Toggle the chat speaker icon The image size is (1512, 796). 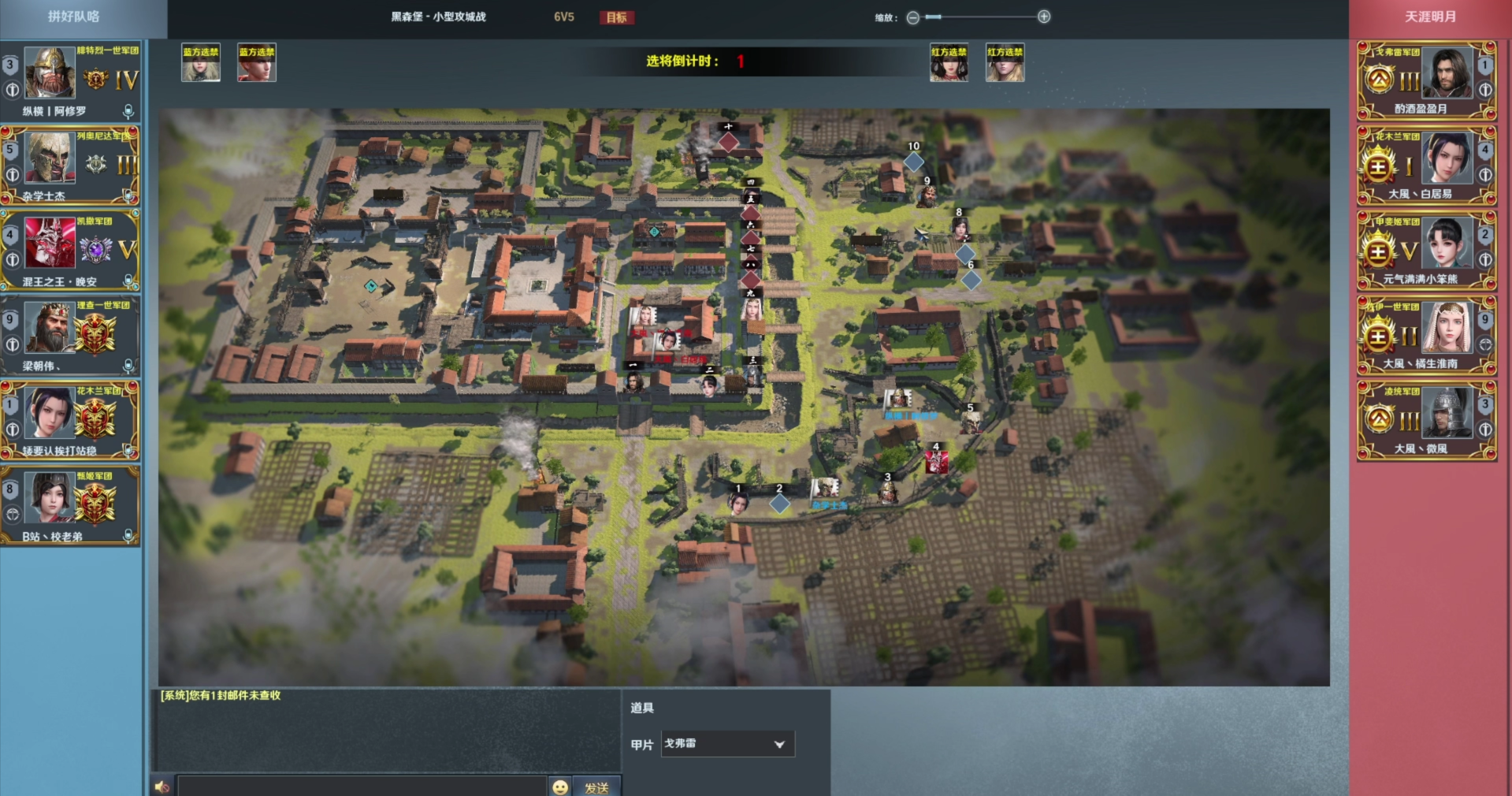(x=162, y=787)
